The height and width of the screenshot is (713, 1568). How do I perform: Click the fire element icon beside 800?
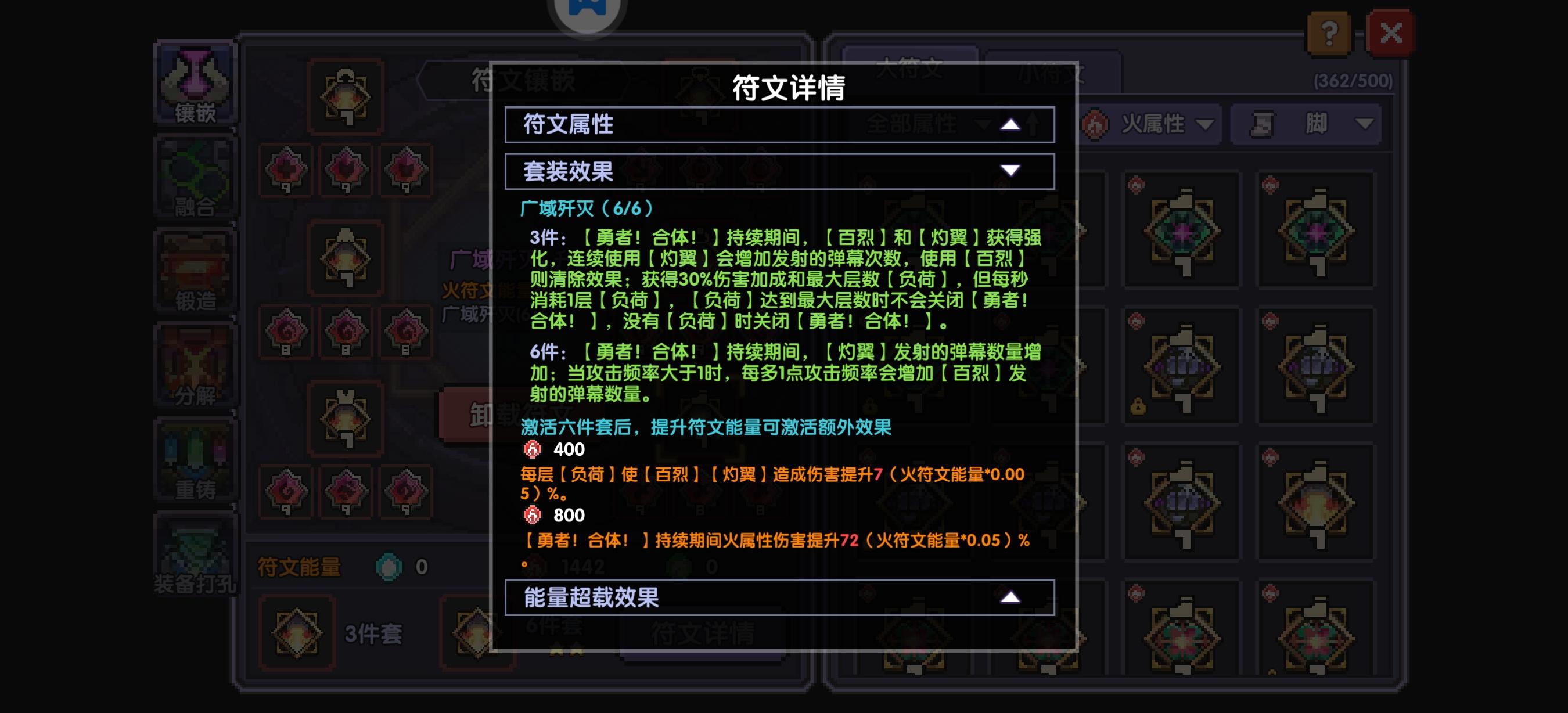(x=534, y=515)
